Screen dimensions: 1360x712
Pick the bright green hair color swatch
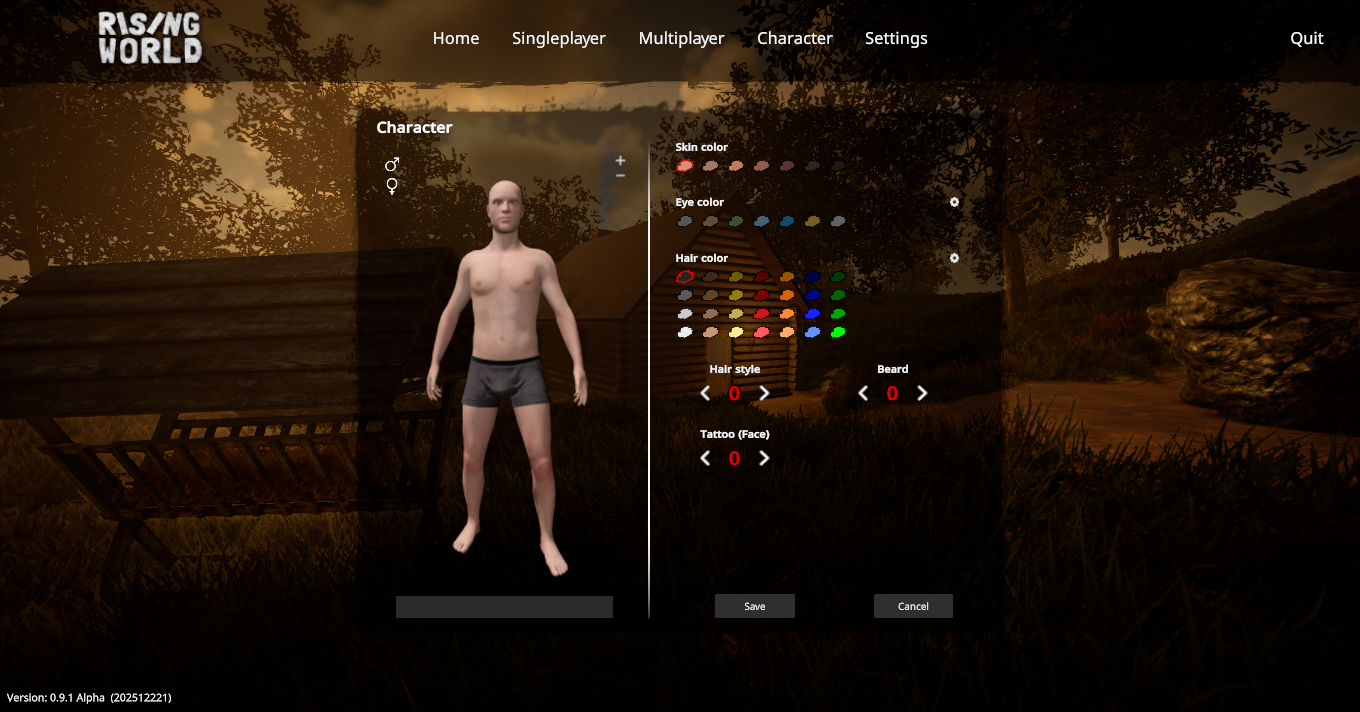[x=838, y=332]
